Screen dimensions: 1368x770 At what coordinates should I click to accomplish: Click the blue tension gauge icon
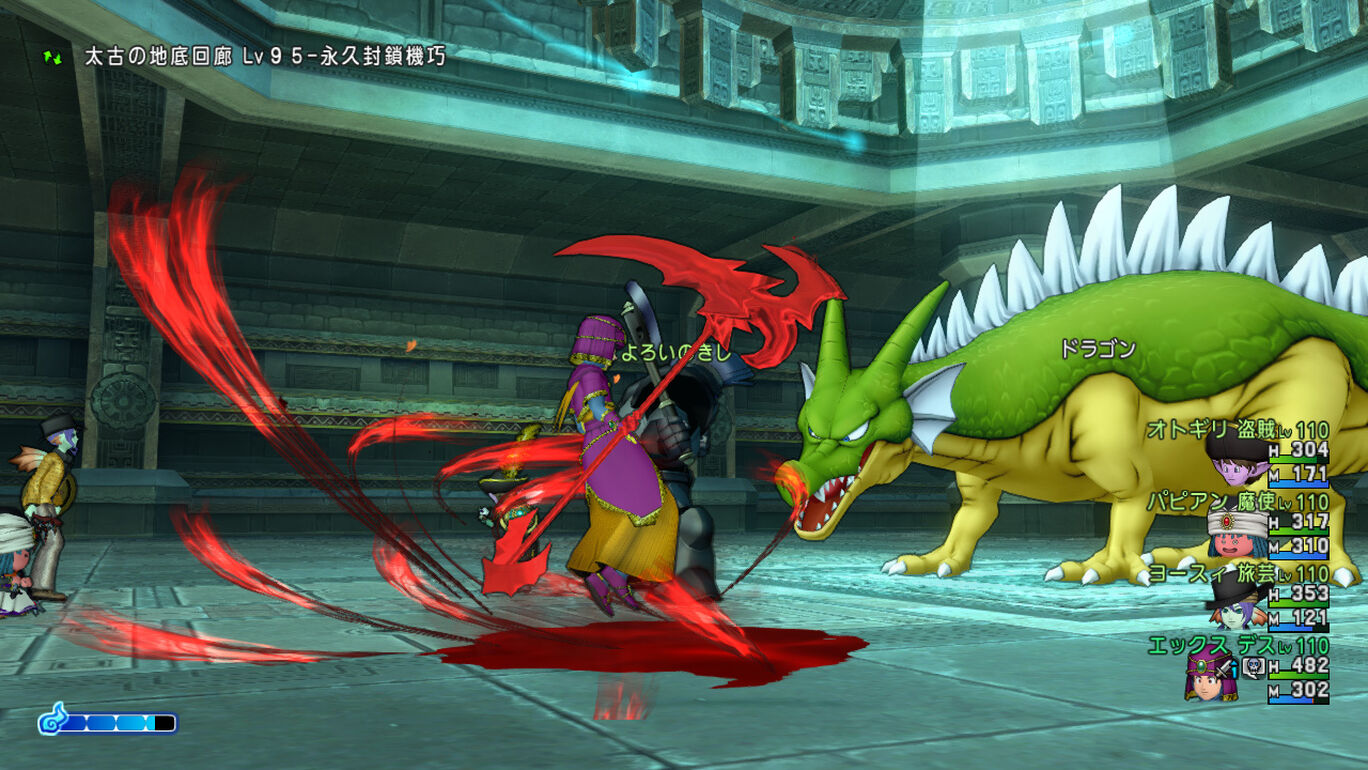(x=52, y=720)
